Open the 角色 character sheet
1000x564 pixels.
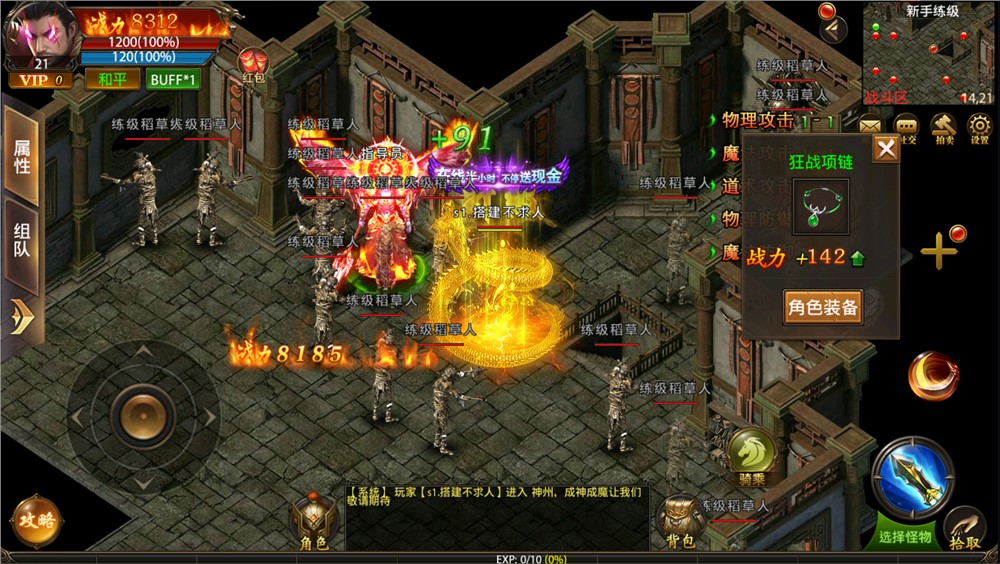coord(313,522)
